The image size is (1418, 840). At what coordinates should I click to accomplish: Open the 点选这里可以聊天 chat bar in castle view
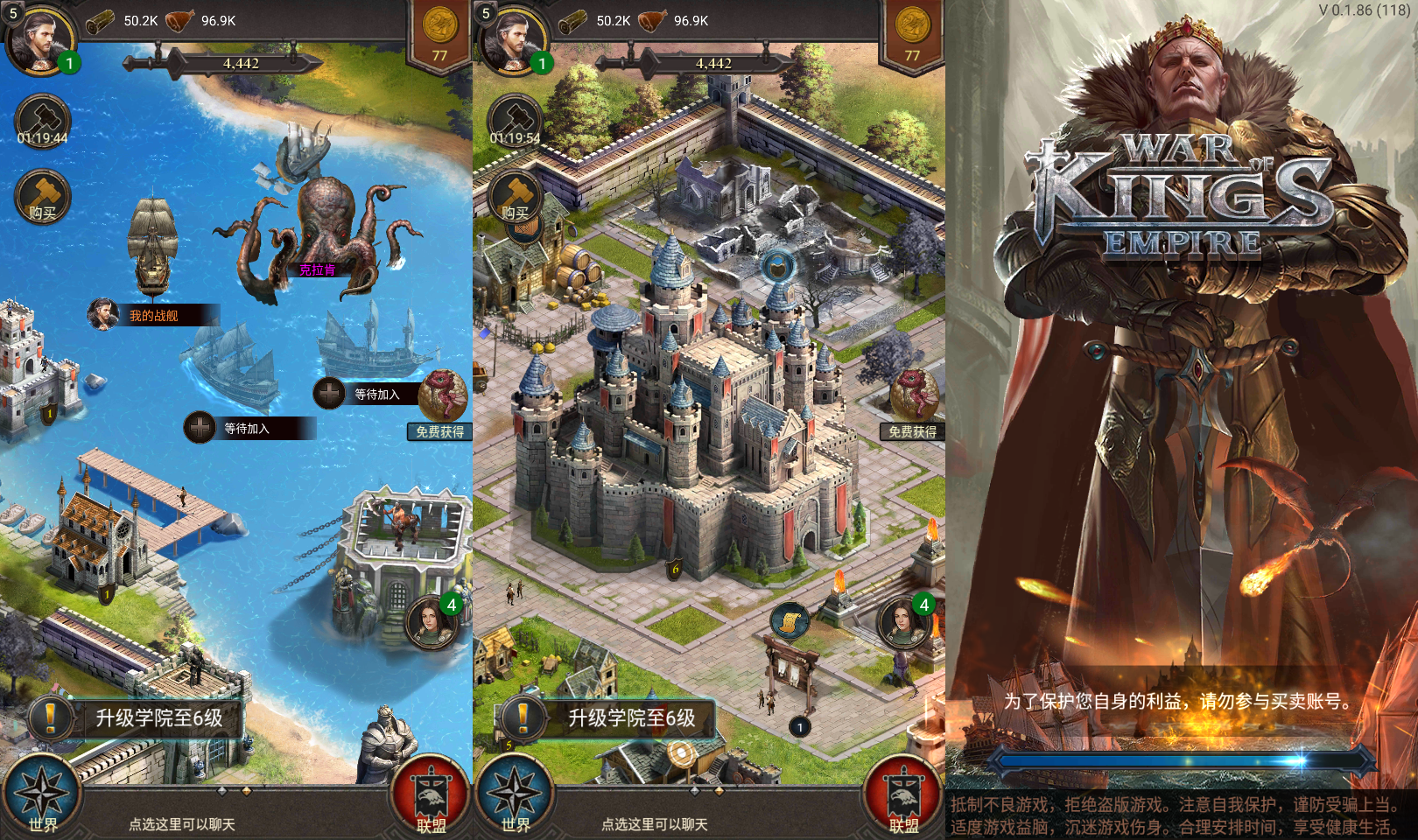[x=655, y=824]
